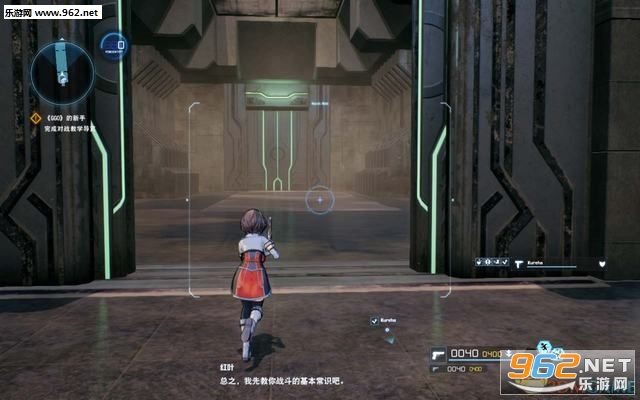
Task: Click the heart icon on party panel
Action: click(603, 264)
